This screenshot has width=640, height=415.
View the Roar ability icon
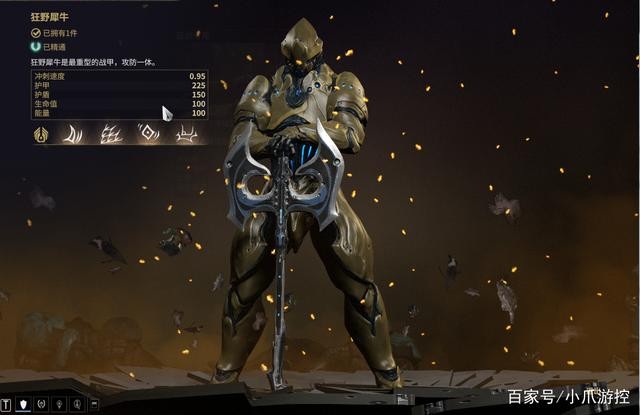tap(148, 134)
